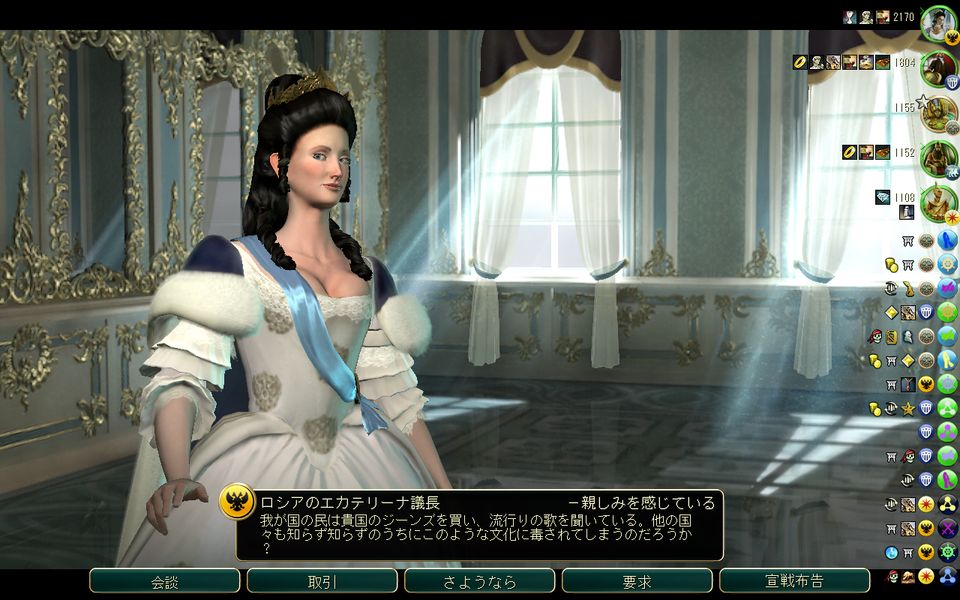
Task: Choose the bearded leader portrait beside score 1152
Action: pos(938,157)
